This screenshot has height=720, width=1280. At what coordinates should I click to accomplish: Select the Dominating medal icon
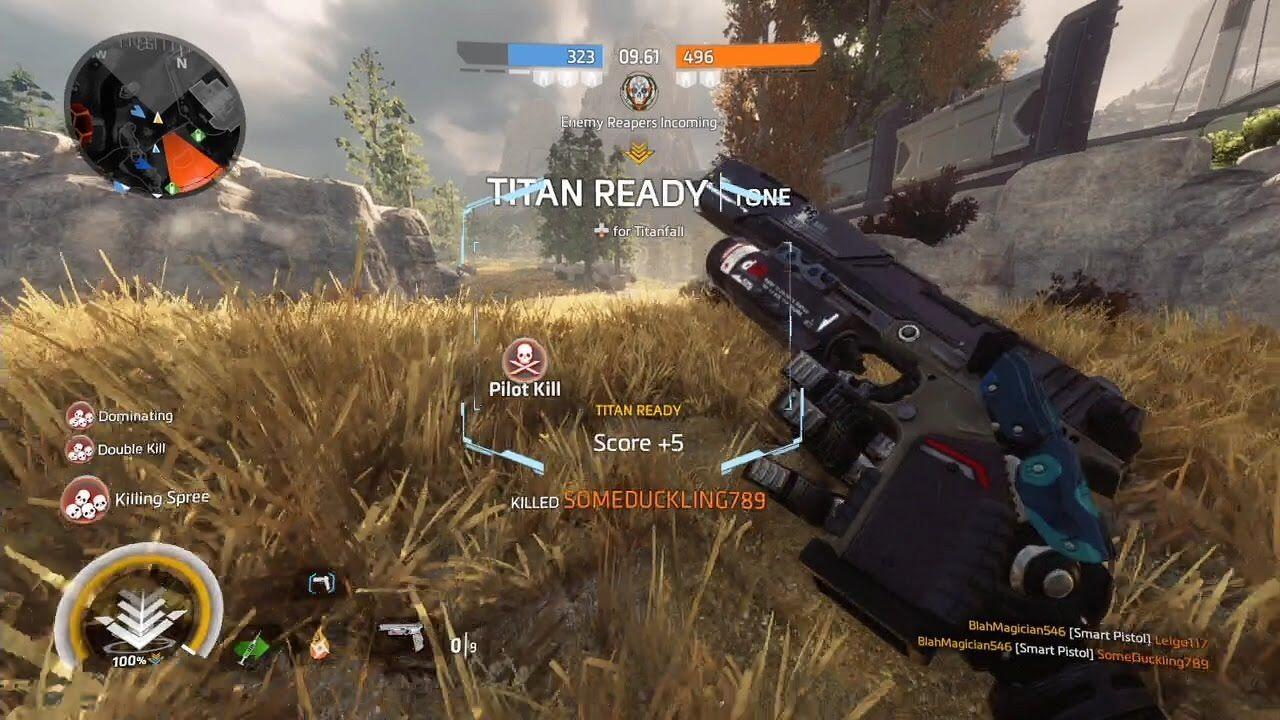(x=80, y=416)
